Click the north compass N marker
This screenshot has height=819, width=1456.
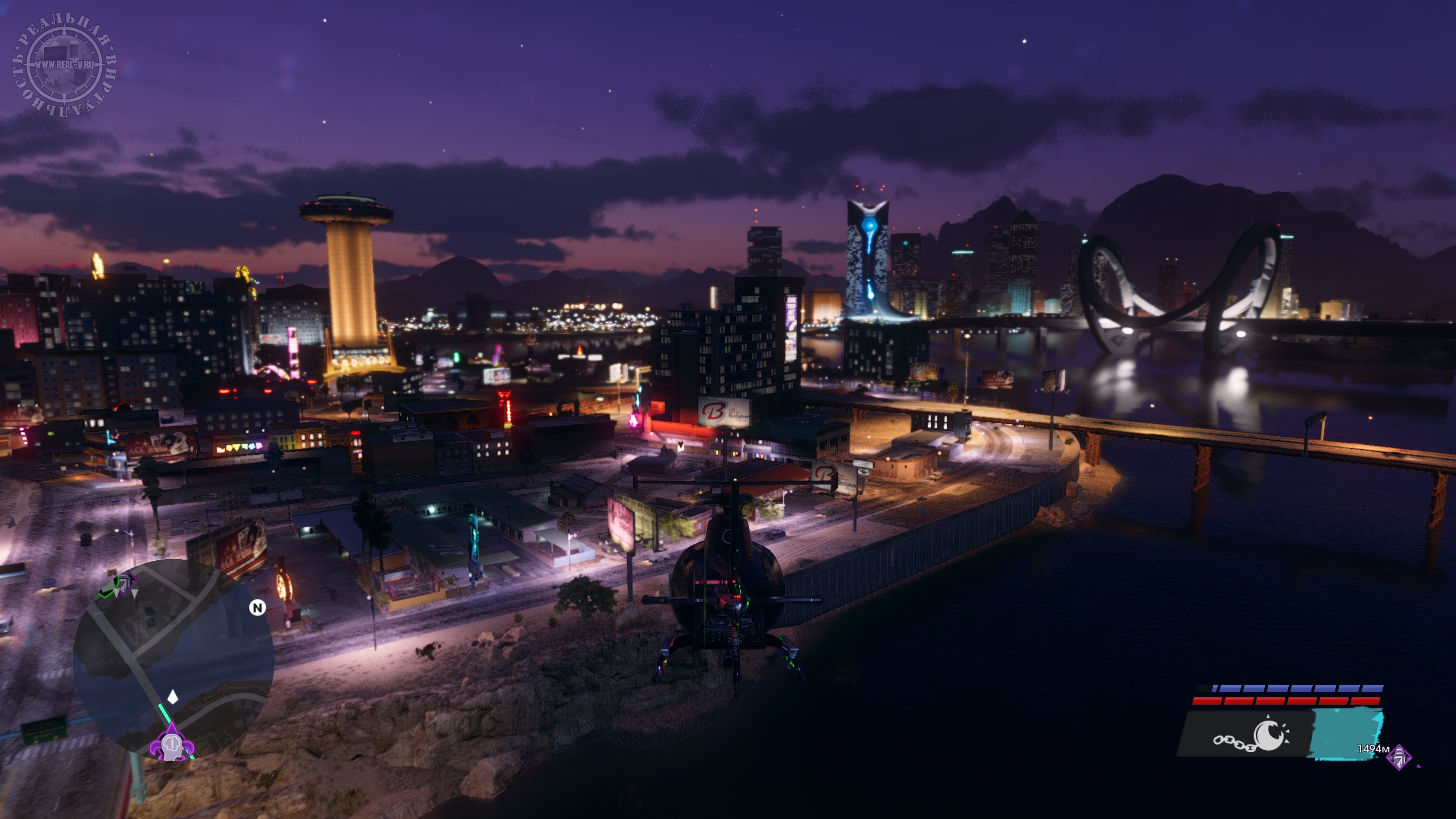coord(258,608)
